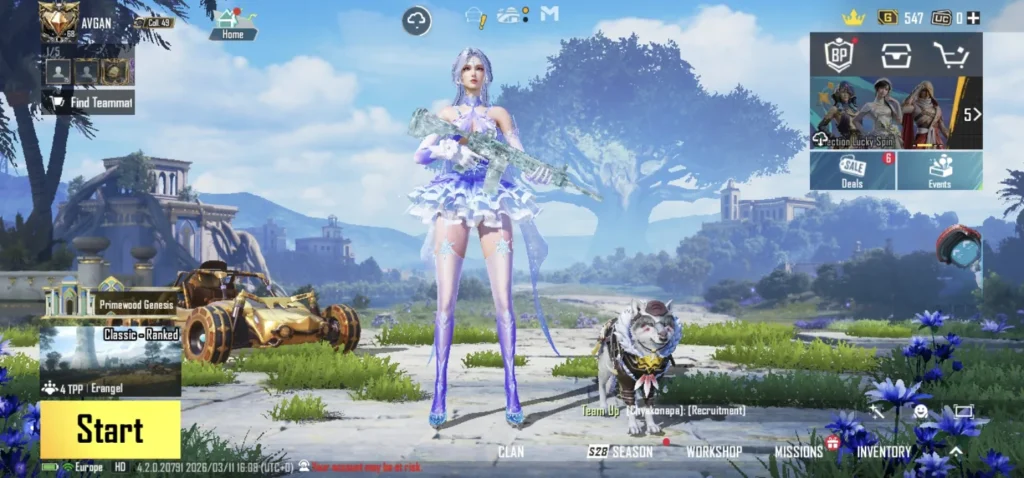Open the cloud download icon
This screenshot has width=1024, height=478.
(417, 20)
